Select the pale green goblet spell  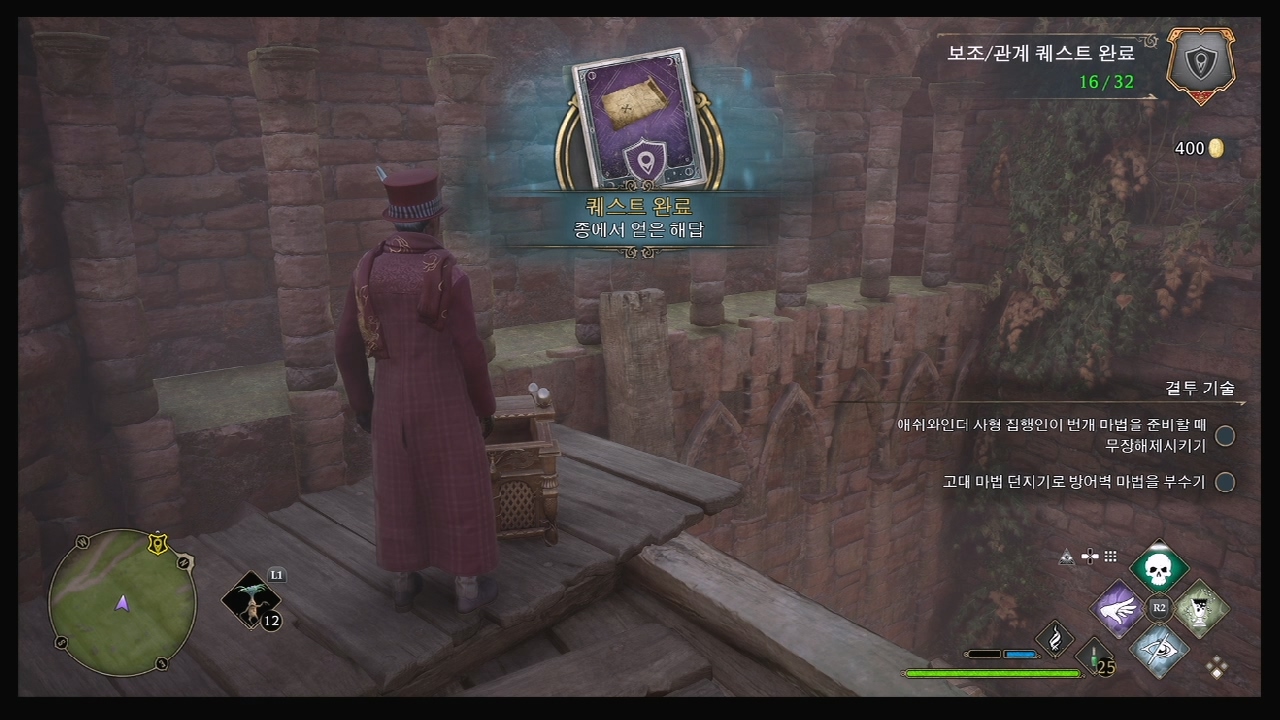click(1199, 608)
